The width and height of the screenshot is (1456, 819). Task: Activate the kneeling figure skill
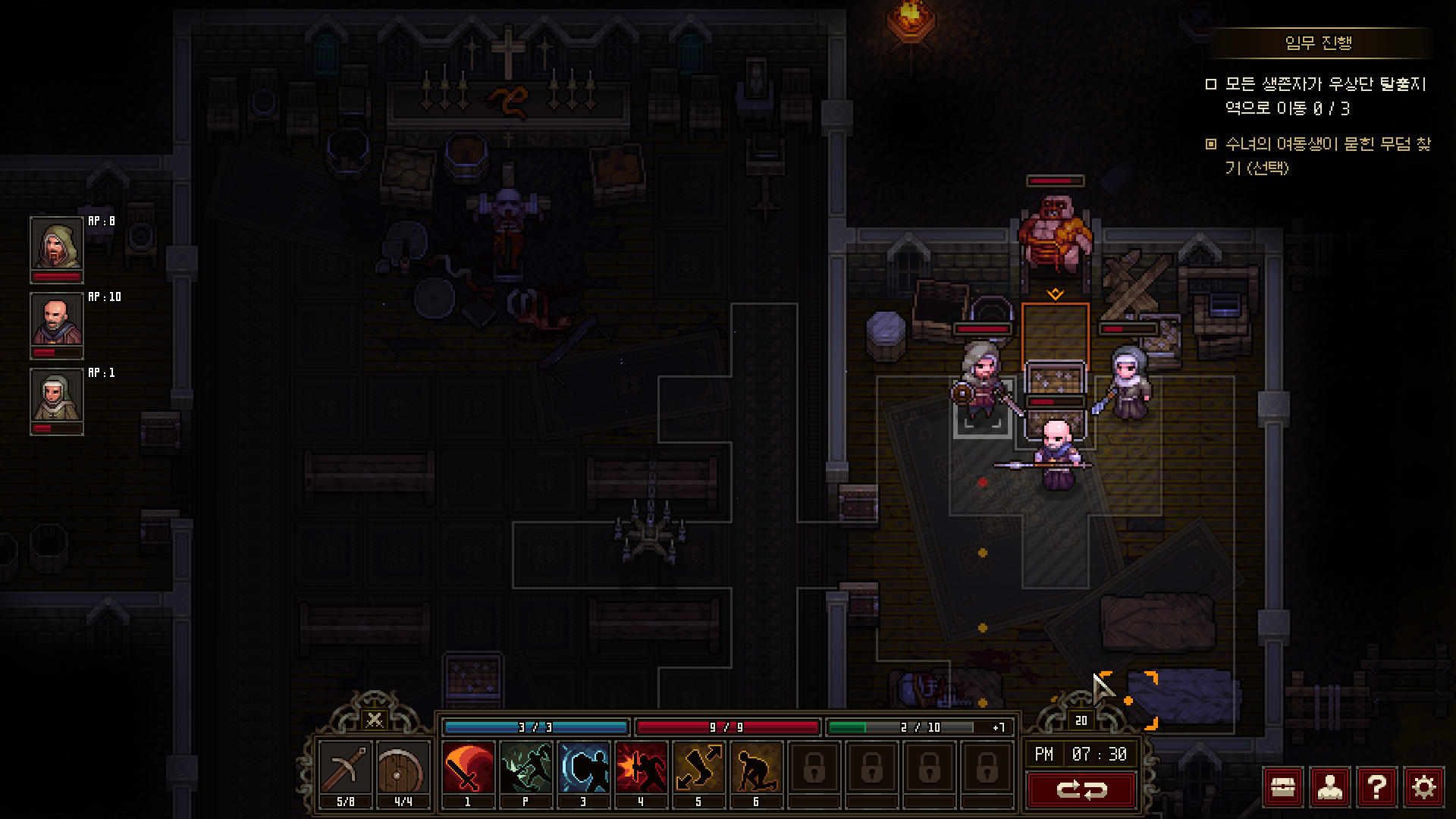756,768
